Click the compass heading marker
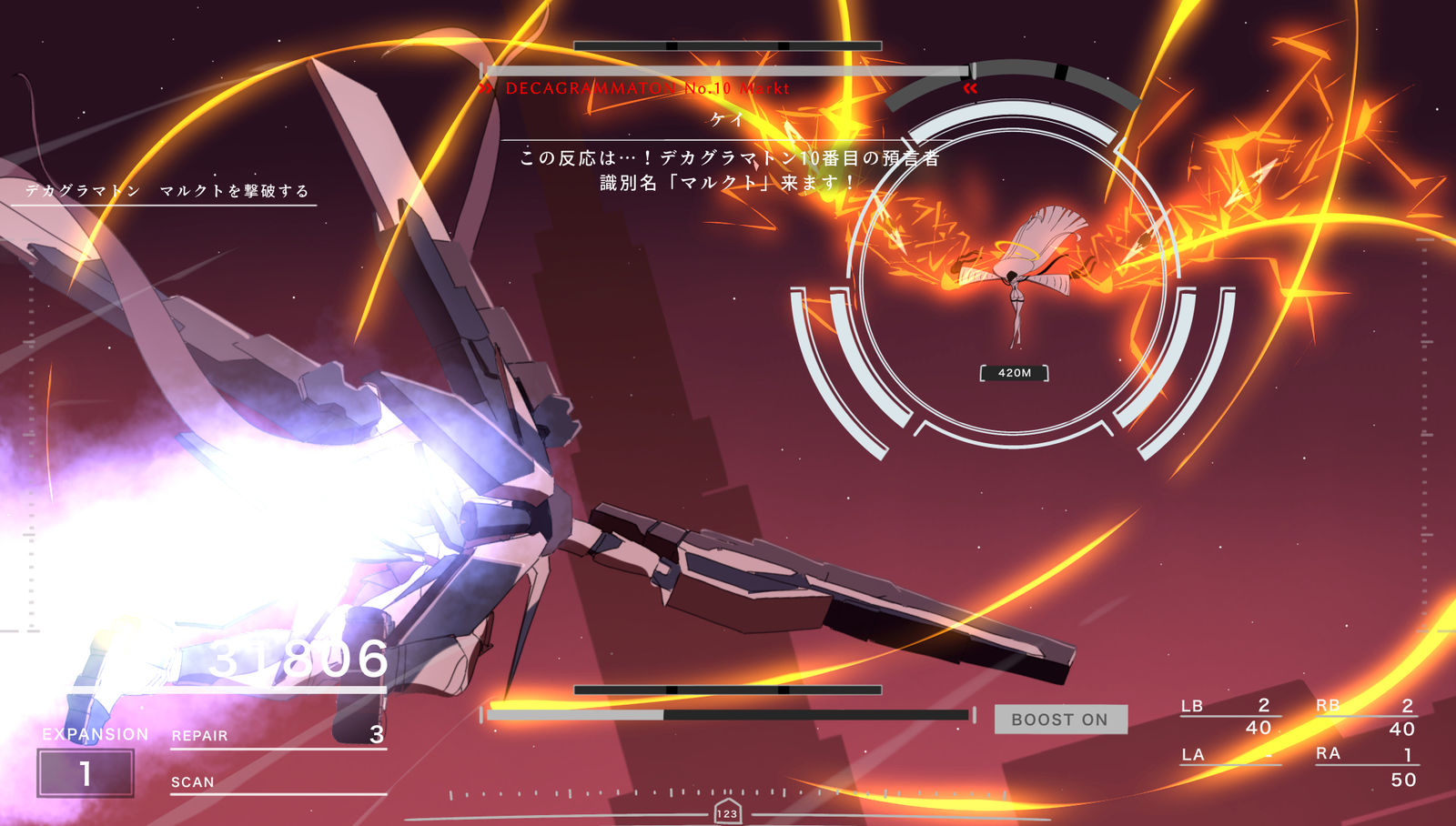Image resolution: width=1456 pixels, height=826 pixels. pyautogui.click(x=727, y=813)
